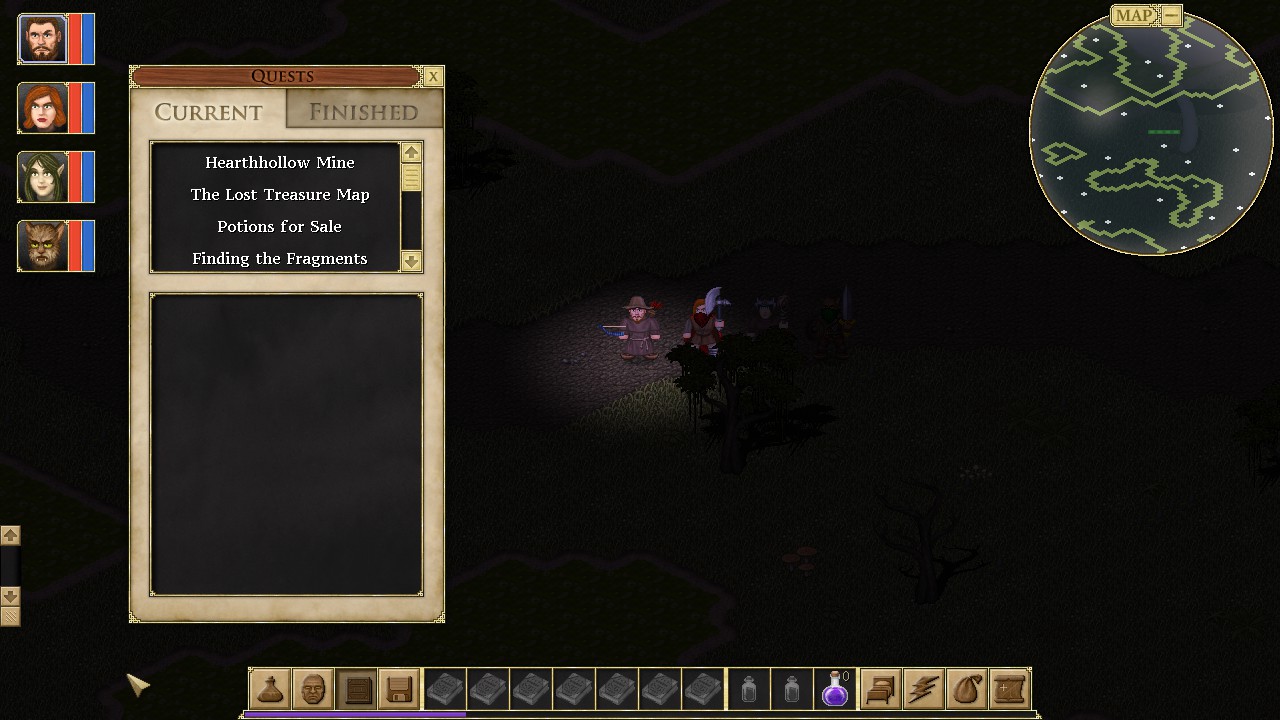This screenshot has width=1280, height=720.
Task: Click the quest list scroll-down arrow
Action: coord(411,261)
